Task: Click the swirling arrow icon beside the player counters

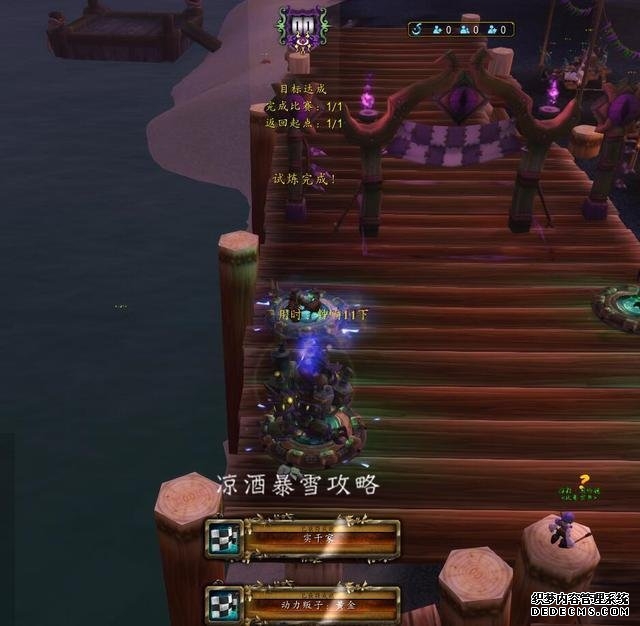Action: pos(419,30)
